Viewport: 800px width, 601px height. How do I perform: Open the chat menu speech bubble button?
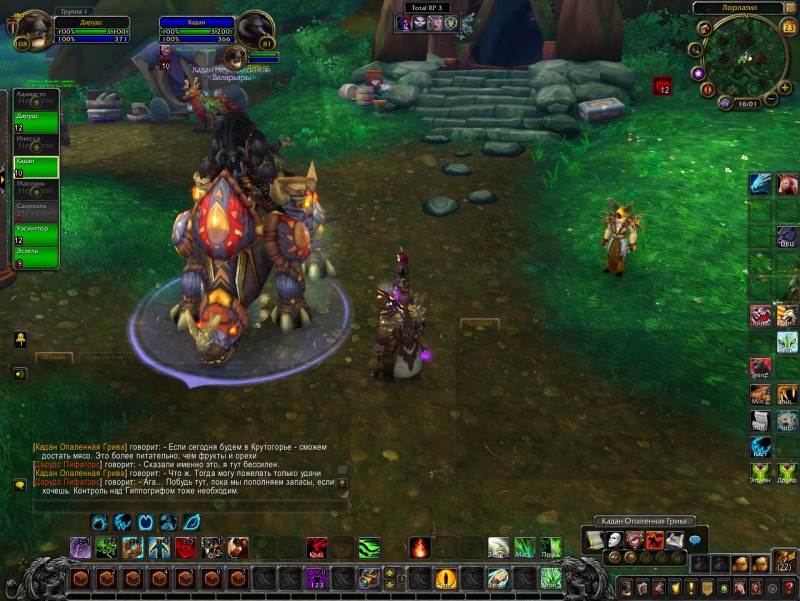(20, 485)
